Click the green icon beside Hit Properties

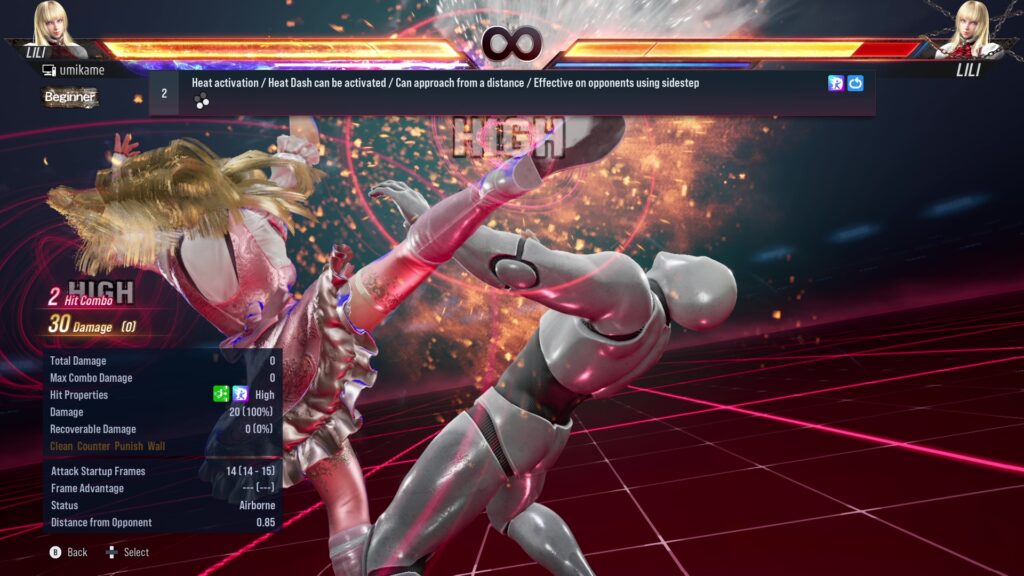[222, 395]
